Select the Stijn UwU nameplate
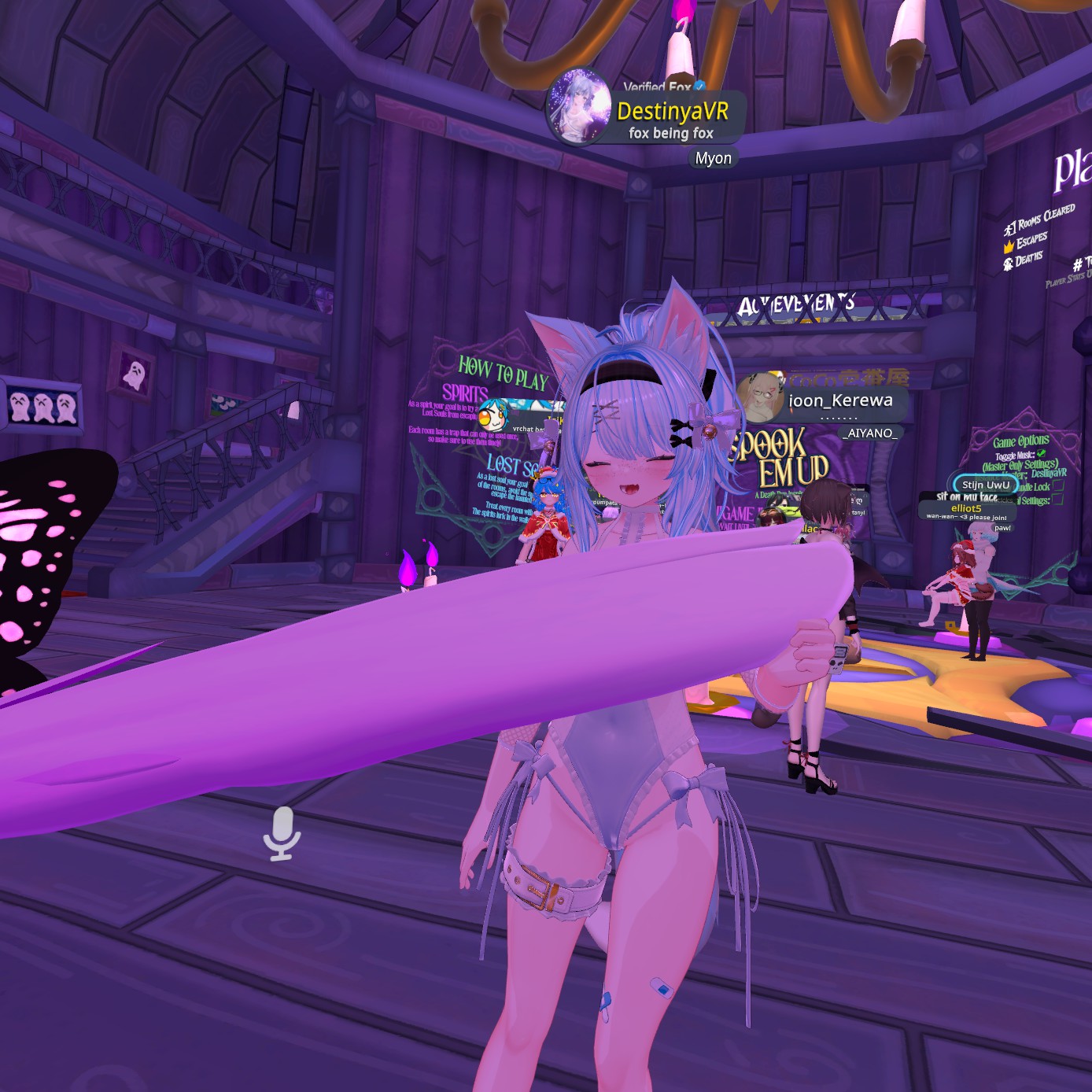The width and height of the screenshot is (1092, 1092). pyautogui.click(x=985, y=485)
